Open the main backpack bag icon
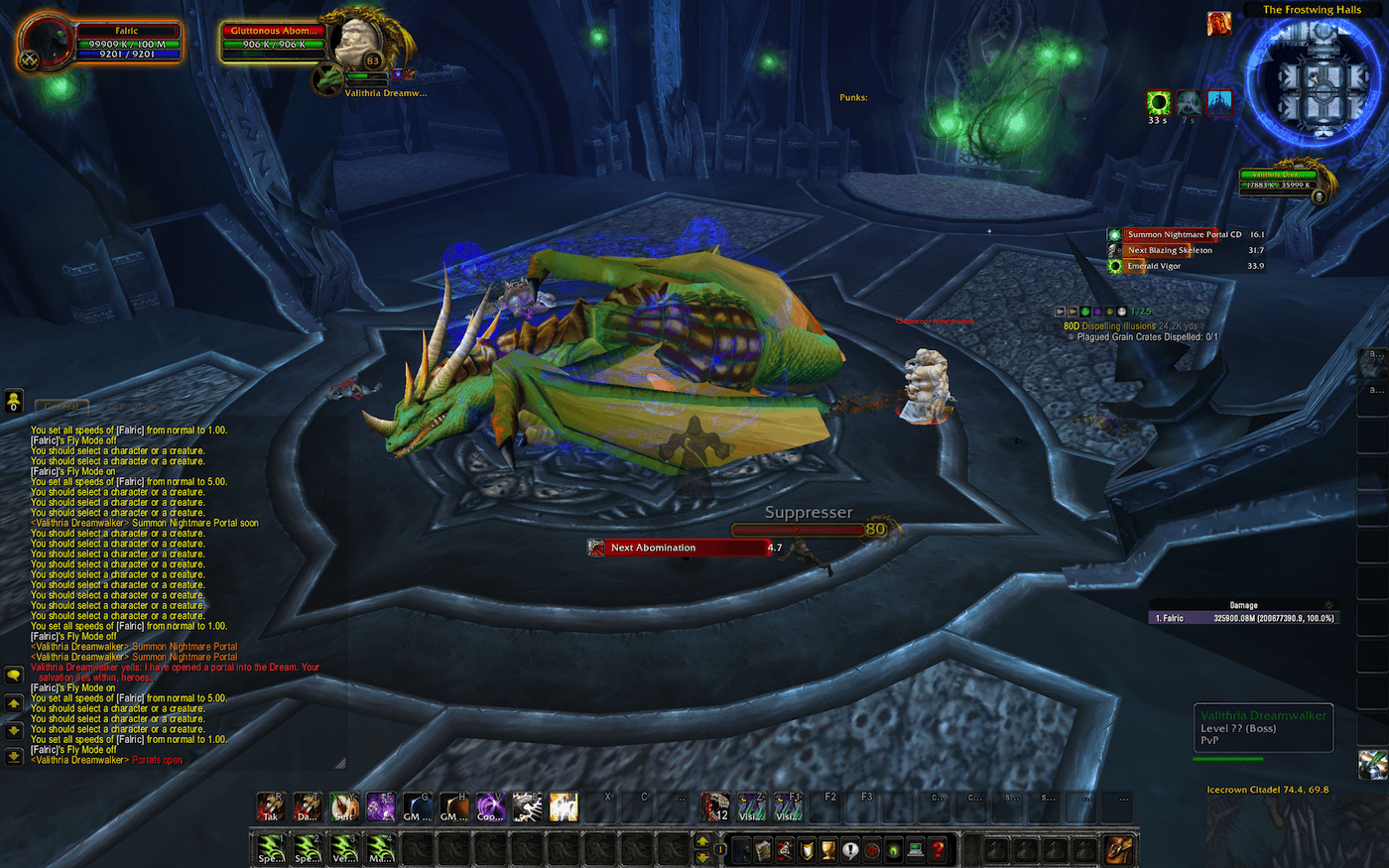The width and height of the screenshot is (1389, 868). coord(1119,848)
